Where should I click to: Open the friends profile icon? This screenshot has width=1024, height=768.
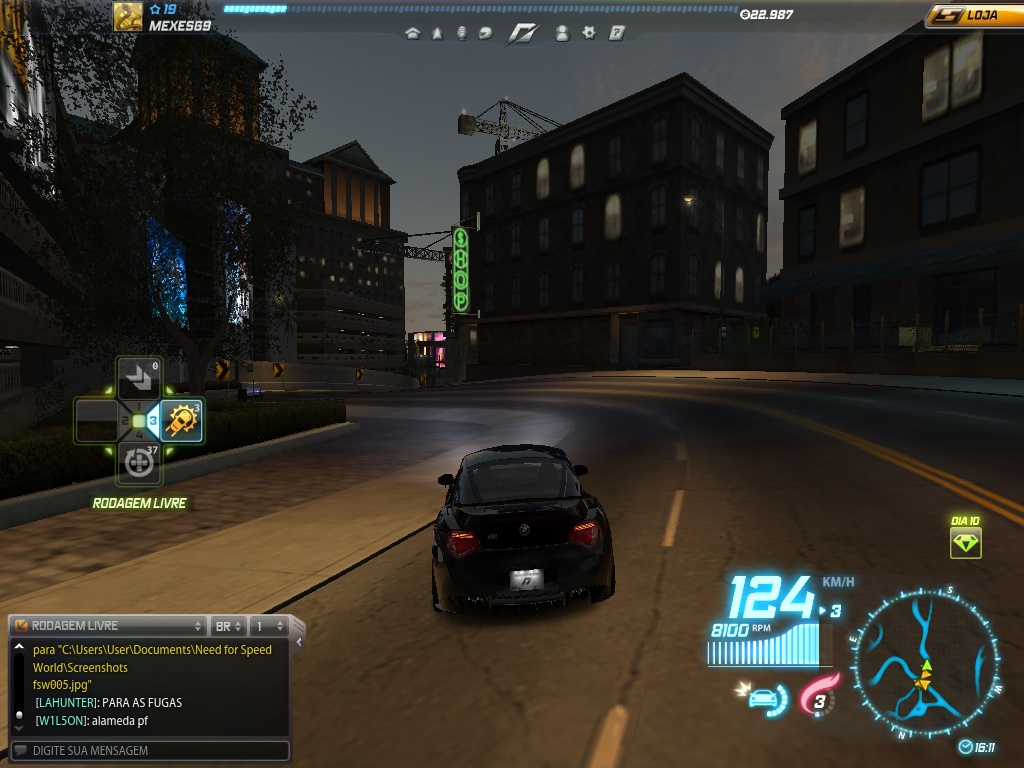(x=562, y=33)
